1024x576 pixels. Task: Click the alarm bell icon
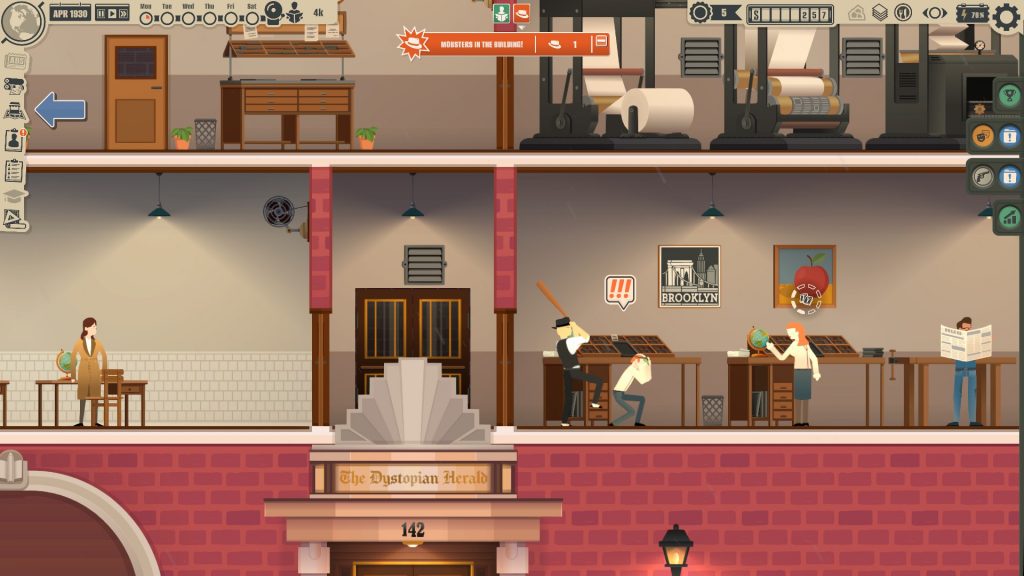[x=272, y=12]
